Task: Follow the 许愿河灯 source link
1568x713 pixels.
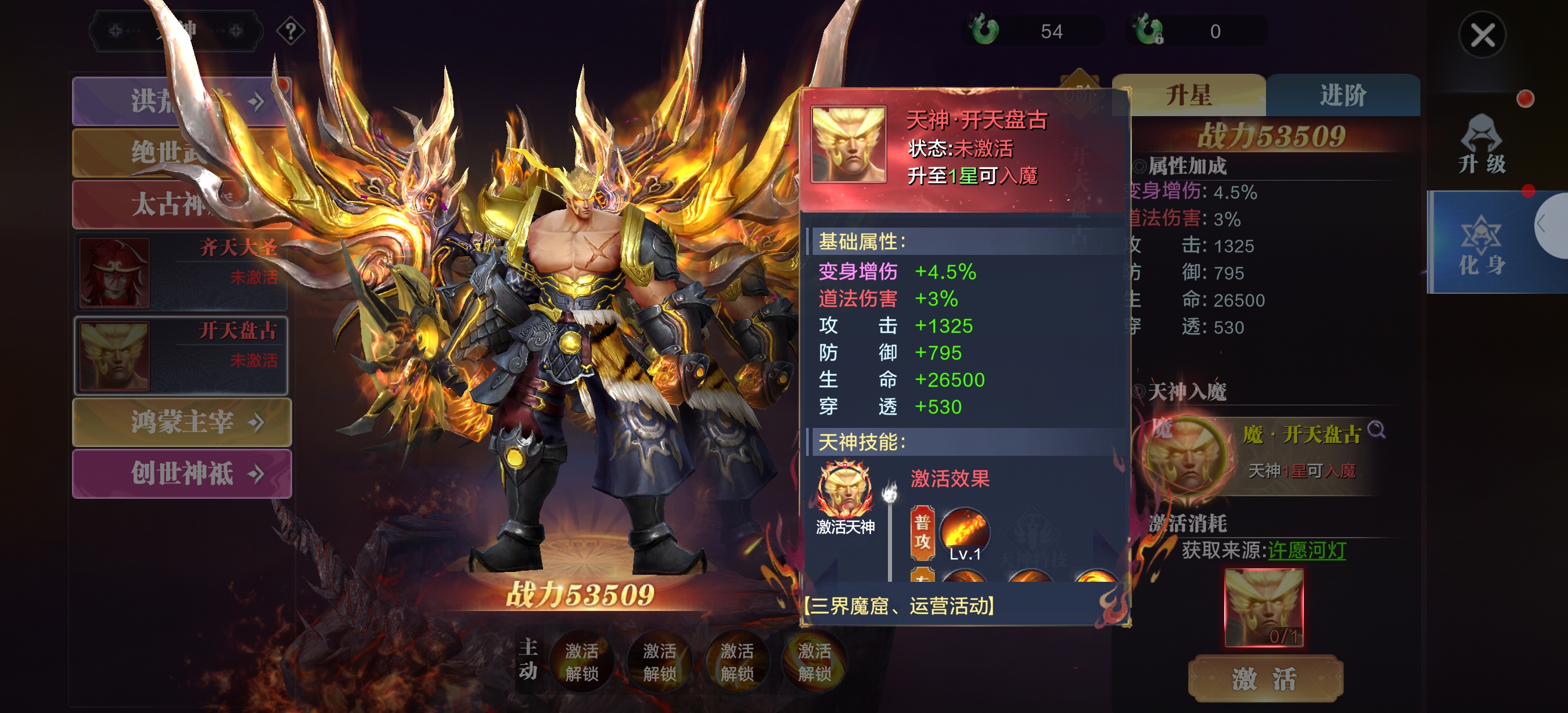Action: click(x=1306, y=550)
